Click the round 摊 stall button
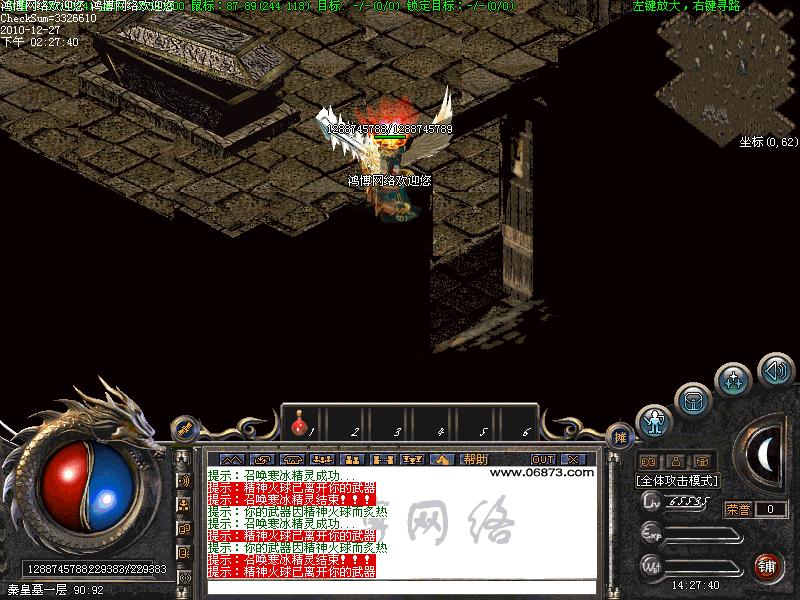This screenshot has height=600, width=800. (621, 436)
